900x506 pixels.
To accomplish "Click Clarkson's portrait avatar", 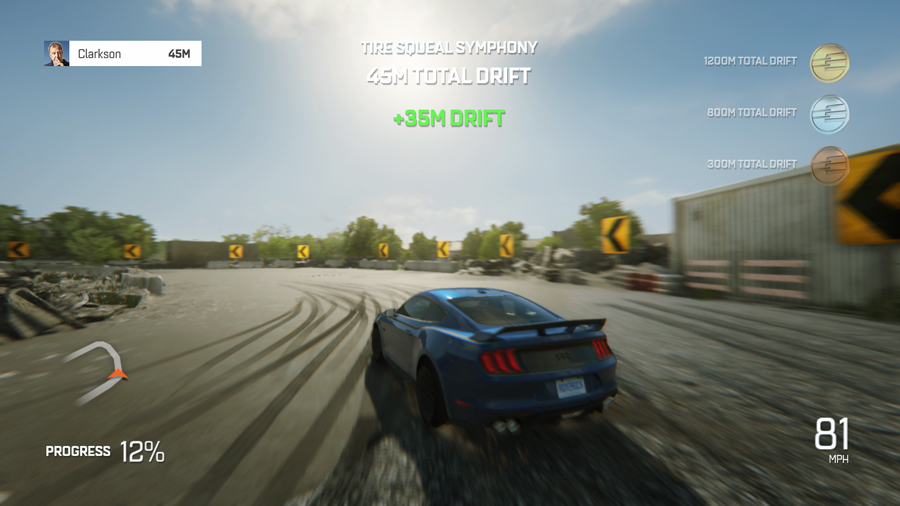I will 57,54.
